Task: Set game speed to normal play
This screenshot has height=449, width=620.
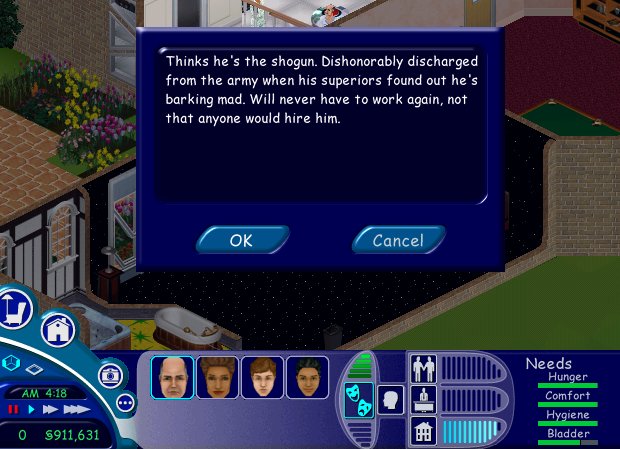Action: (x=31, y=409)
